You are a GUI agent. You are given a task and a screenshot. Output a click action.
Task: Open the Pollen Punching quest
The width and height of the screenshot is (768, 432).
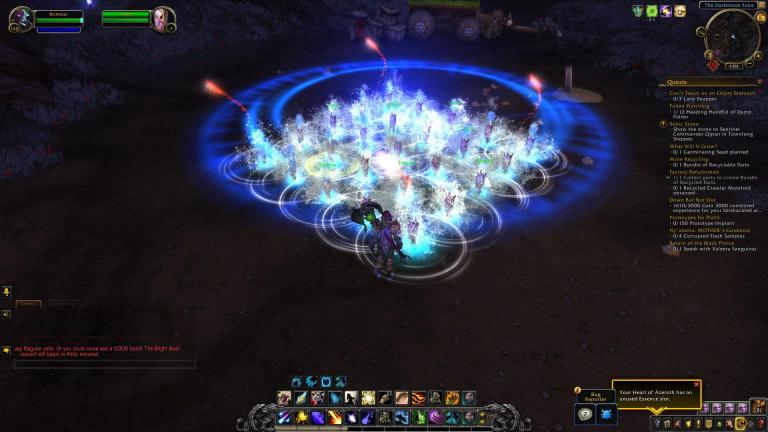tap(692, 106)
